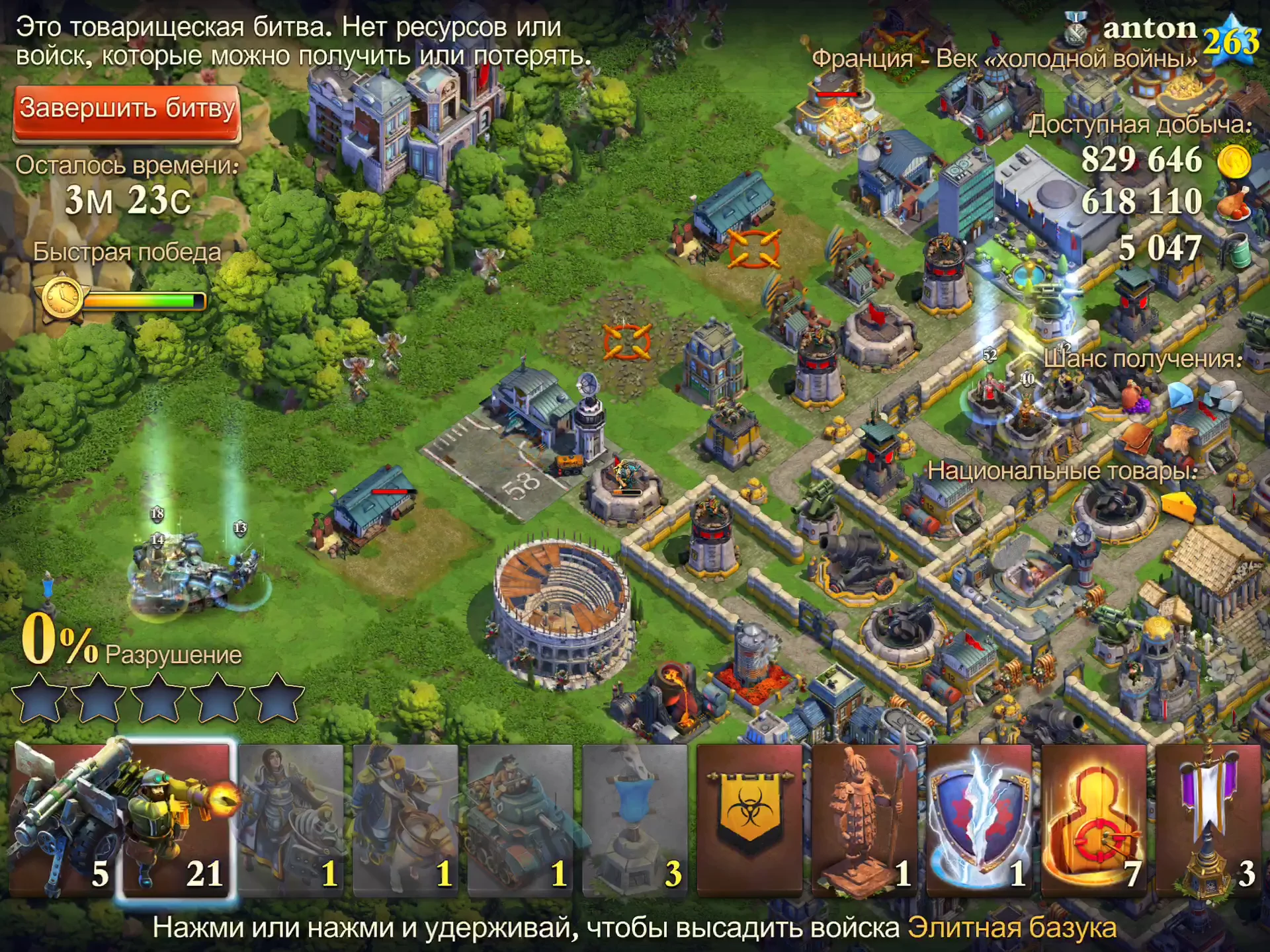Choose the blue rally flag card
The image size is (1270, 952).
click(x=635, y=820)
